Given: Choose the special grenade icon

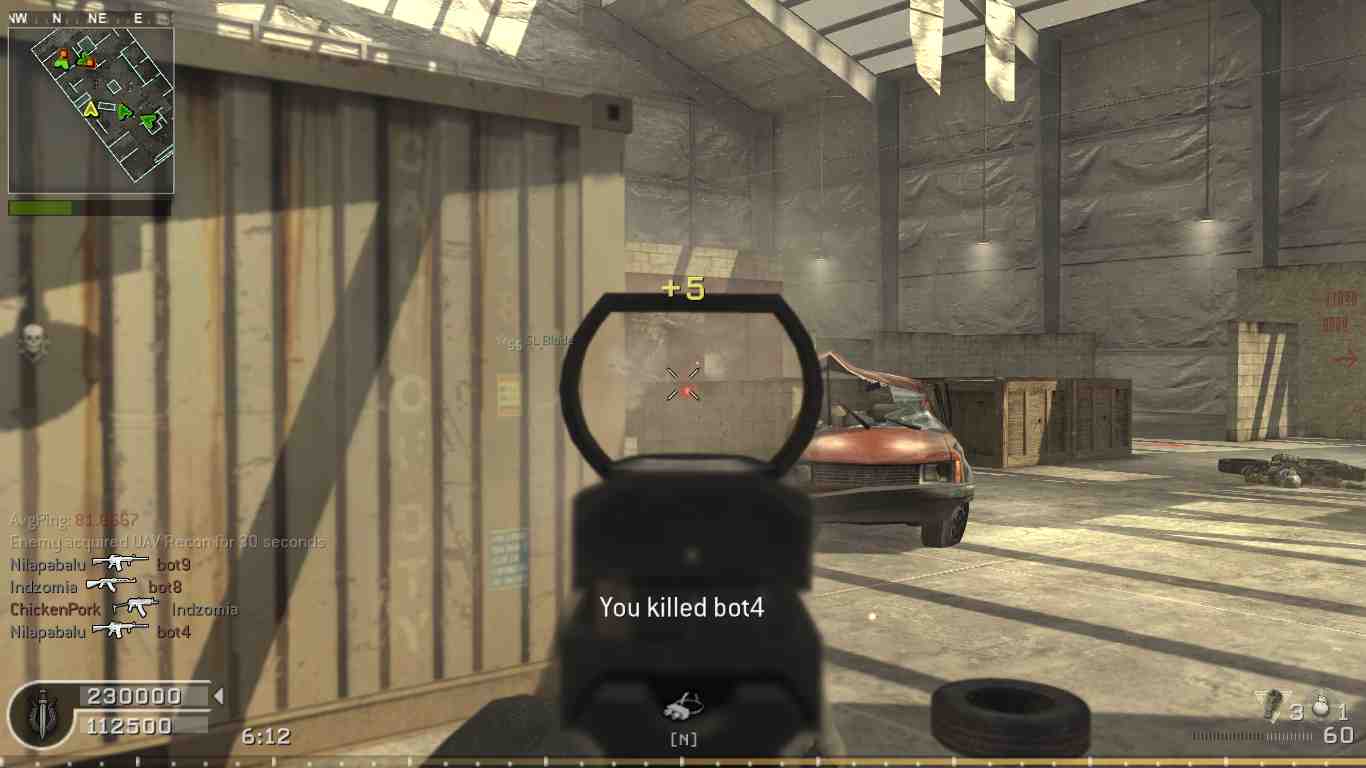Looking at the screenshot, I should pos(1272,705).
